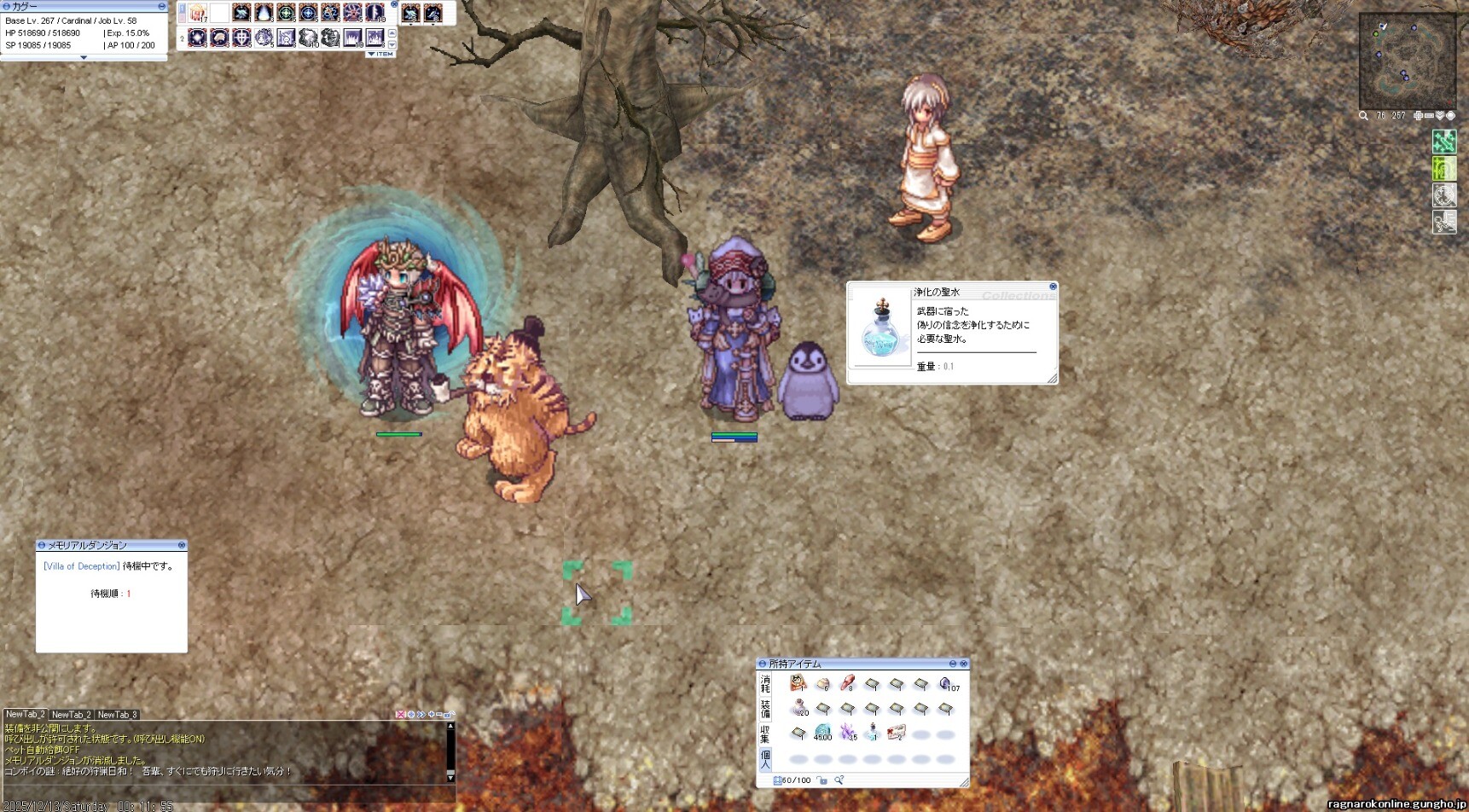Switch to the 消耗 consumables tab
The image size is (1469, 812).
pyautogui.click(x=765, y=684)
